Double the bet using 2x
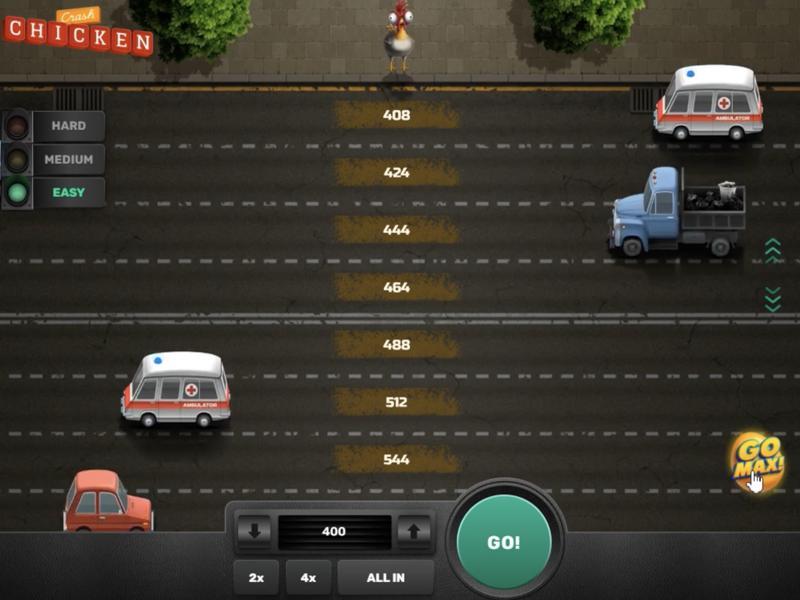This screenshot has height=600, width=800. pyautogui.click(x=256, y=577)
